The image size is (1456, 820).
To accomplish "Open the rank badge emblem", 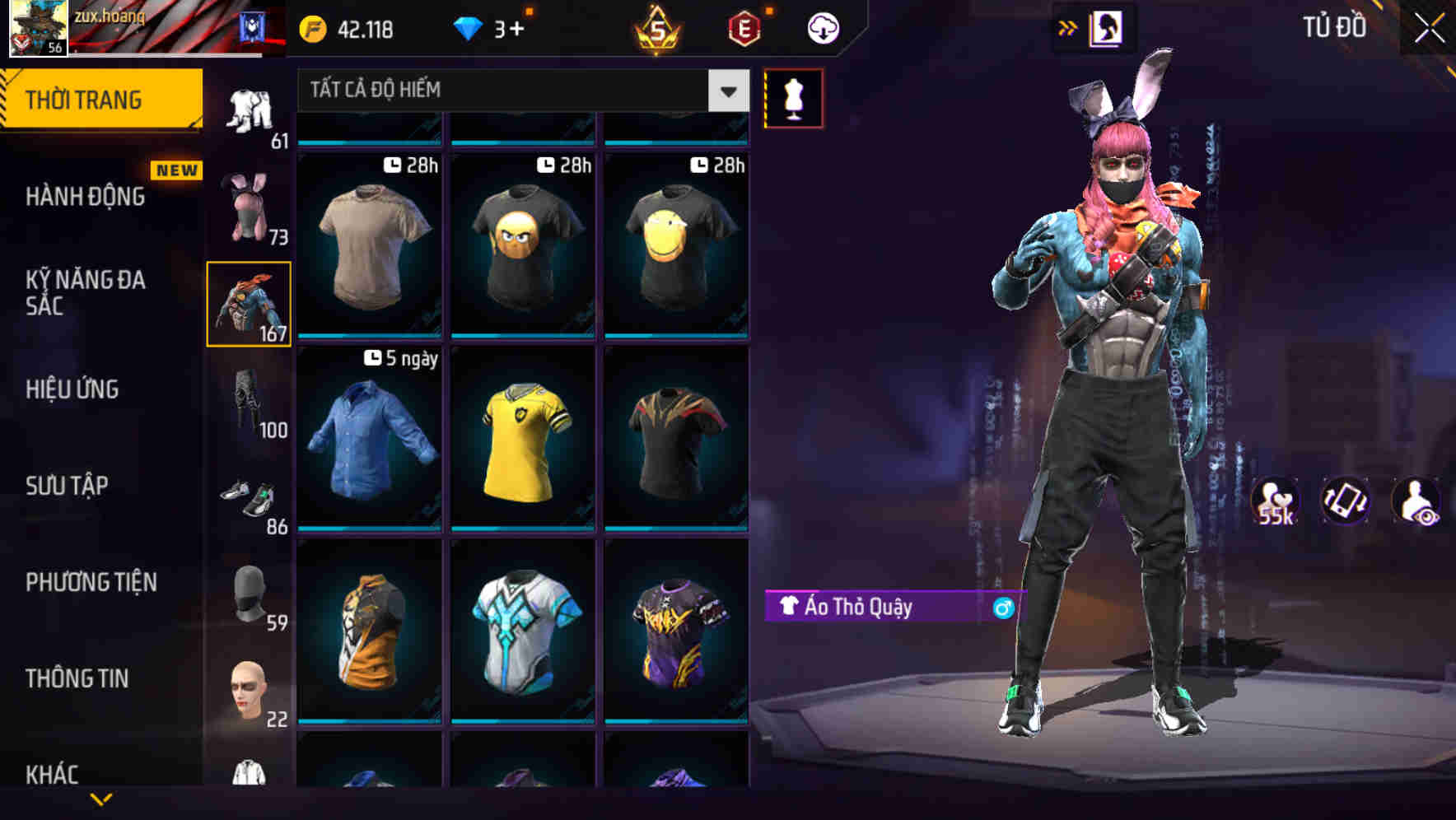I will 659,27.
